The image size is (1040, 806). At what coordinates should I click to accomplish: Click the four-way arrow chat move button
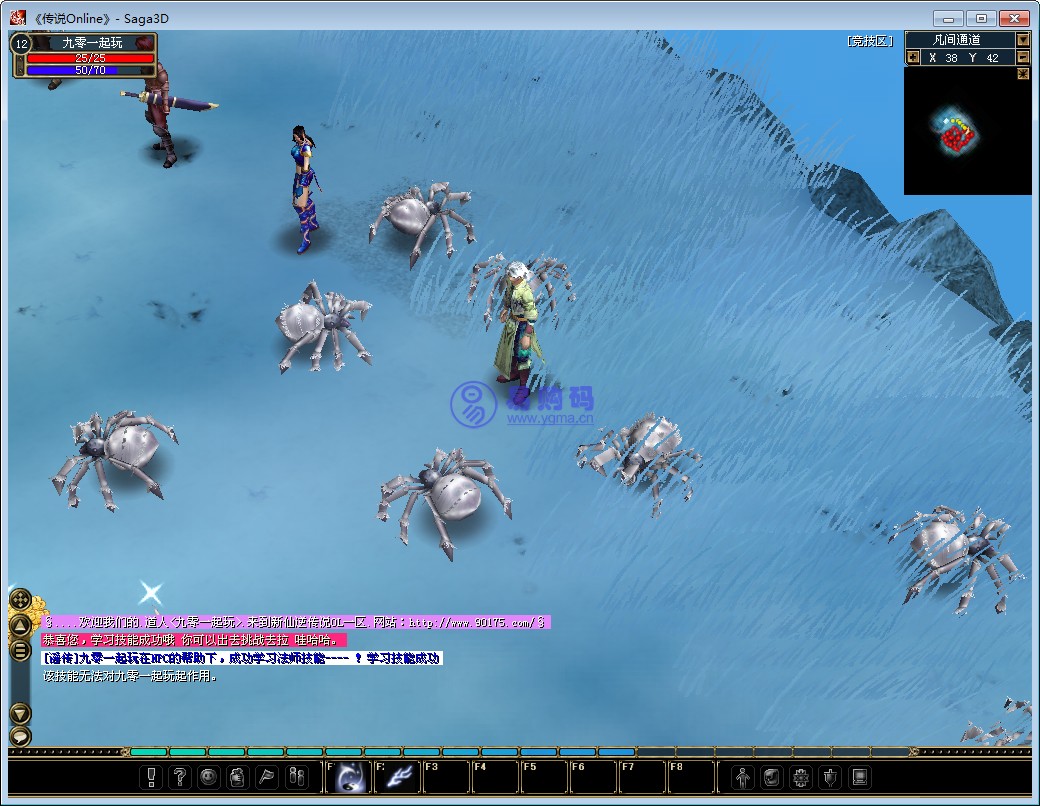pos(20,600)
